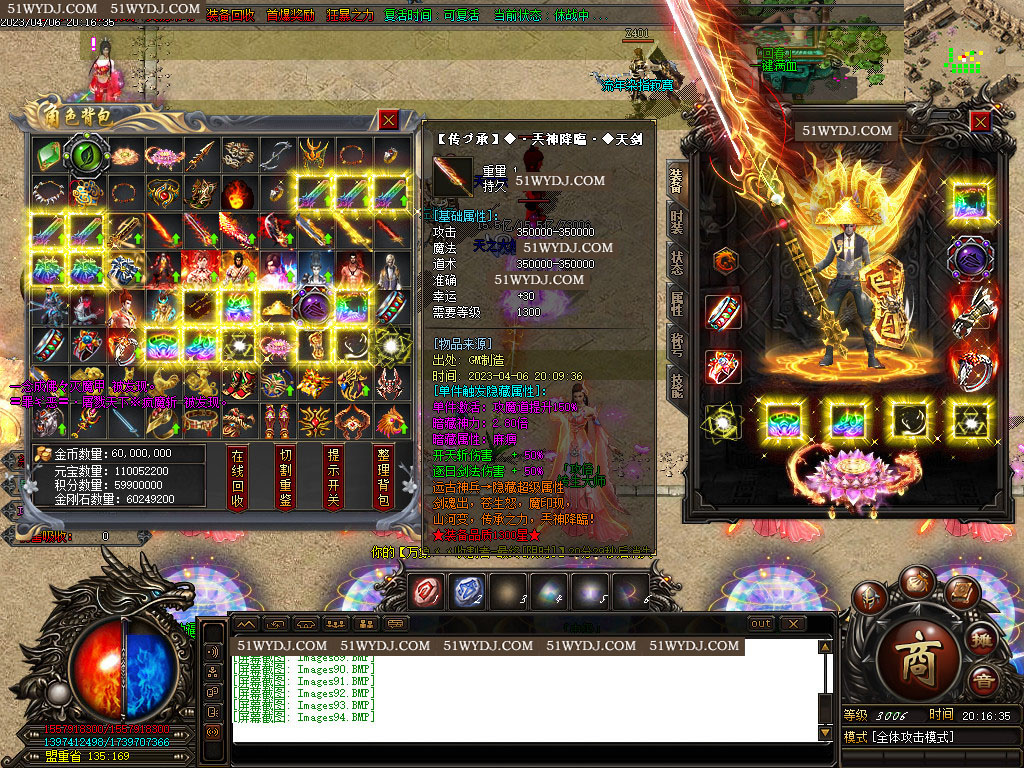Use the red stone in hotbar slot 1

click(427, 592)
